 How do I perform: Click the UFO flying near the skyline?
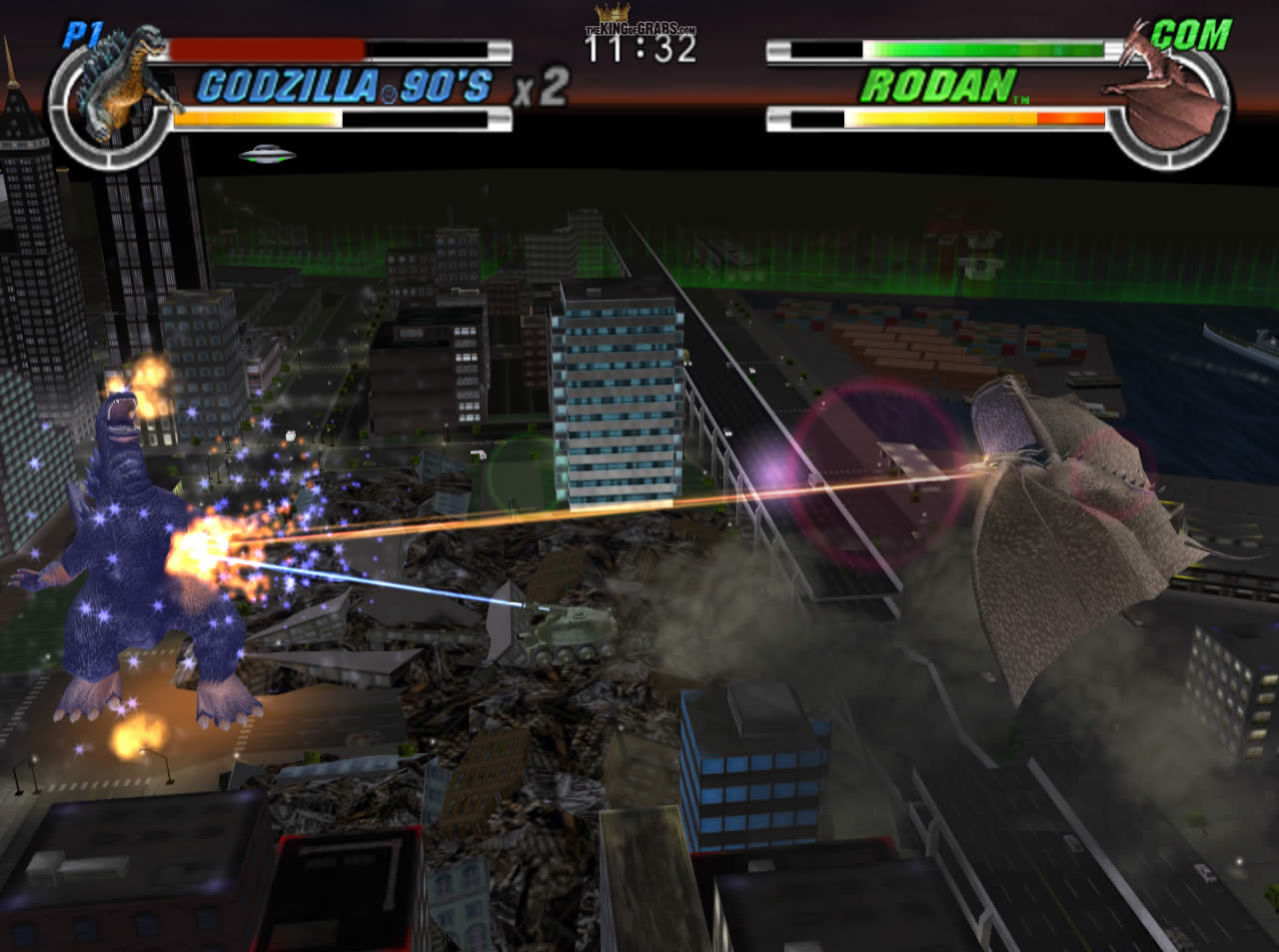pyautogui.click(x=265, y=155)
